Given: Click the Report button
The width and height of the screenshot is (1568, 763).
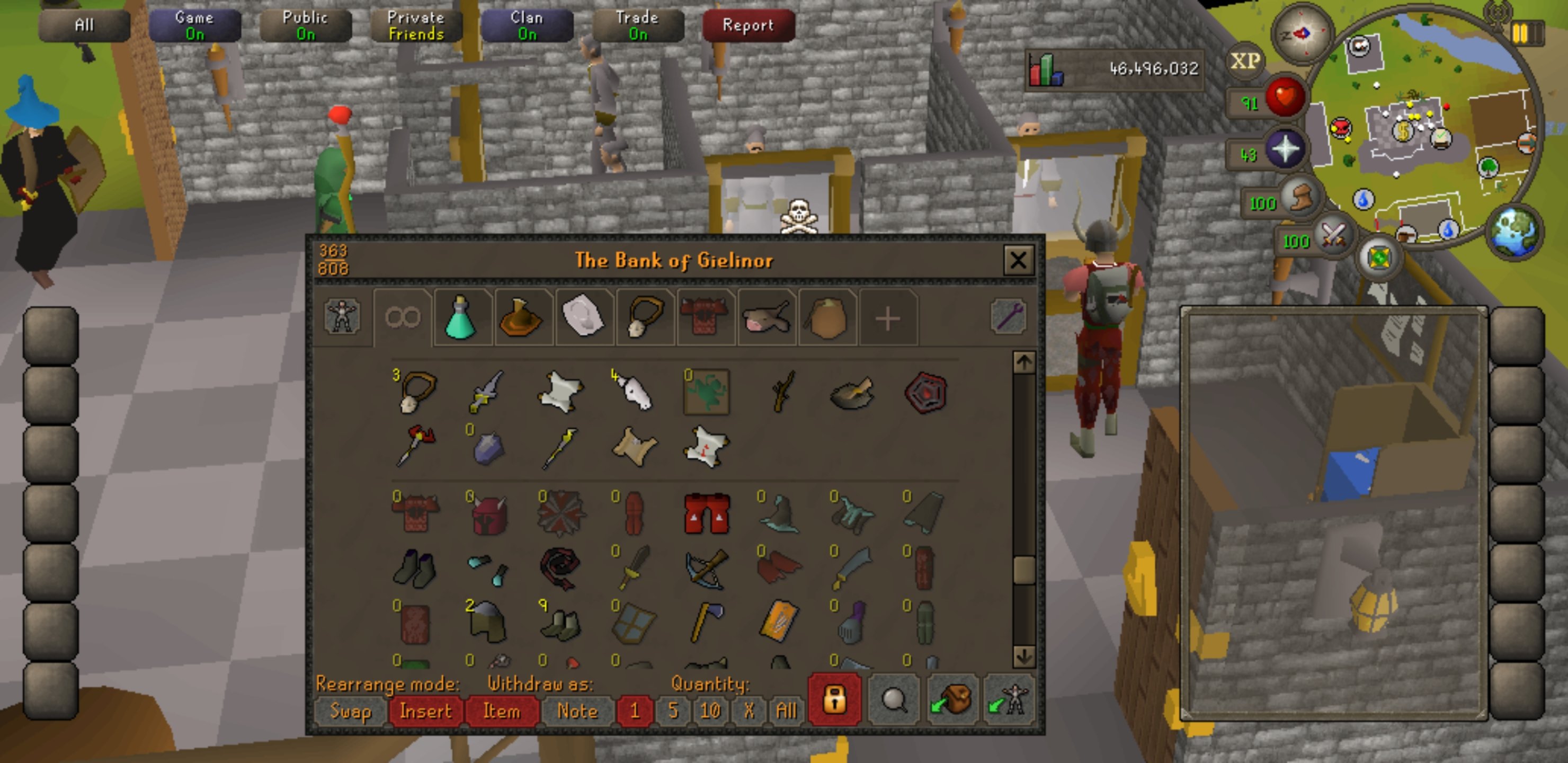Looking at the screenshot, I should tap(748, 25).
